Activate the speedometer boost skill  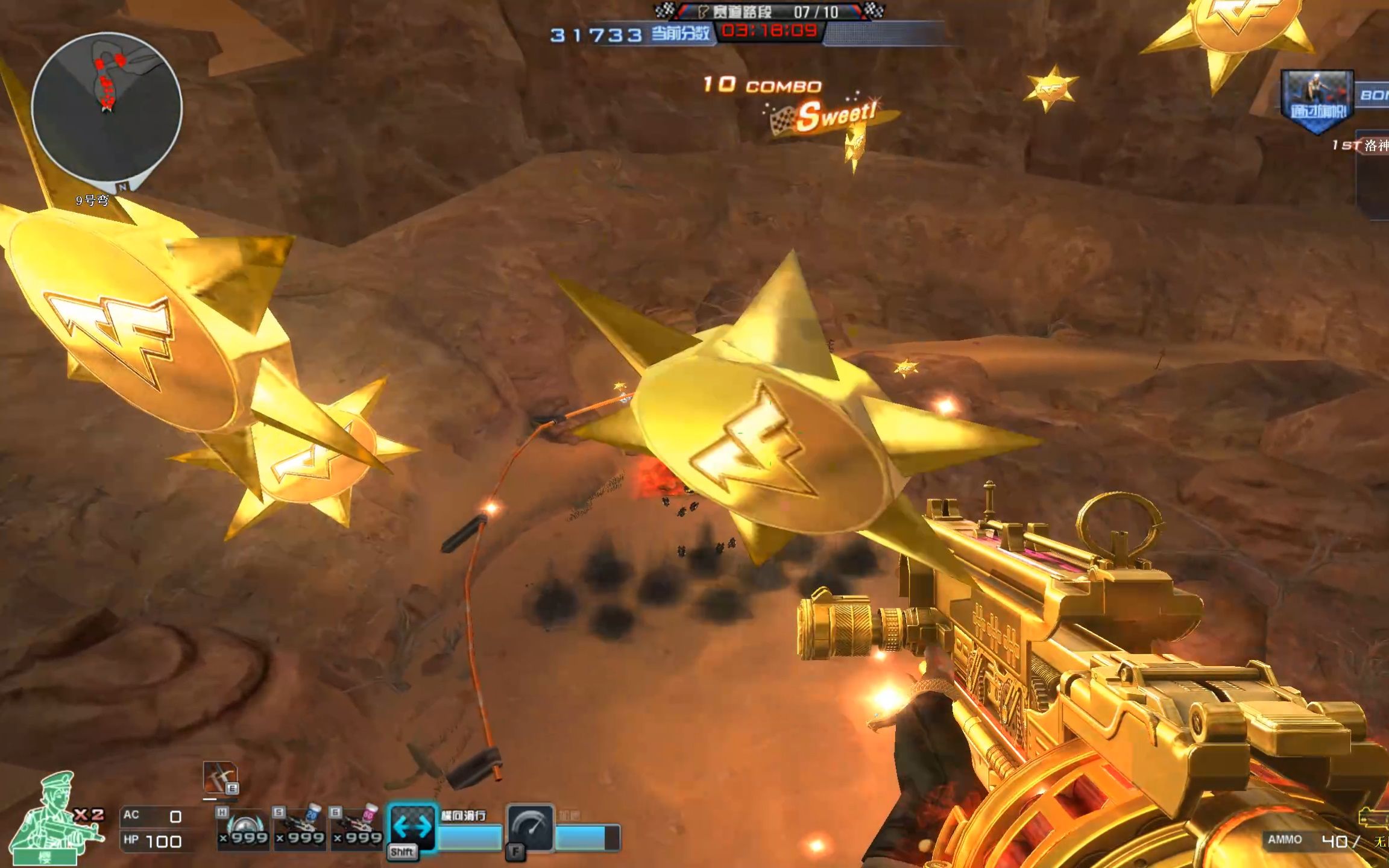(531, 828)
